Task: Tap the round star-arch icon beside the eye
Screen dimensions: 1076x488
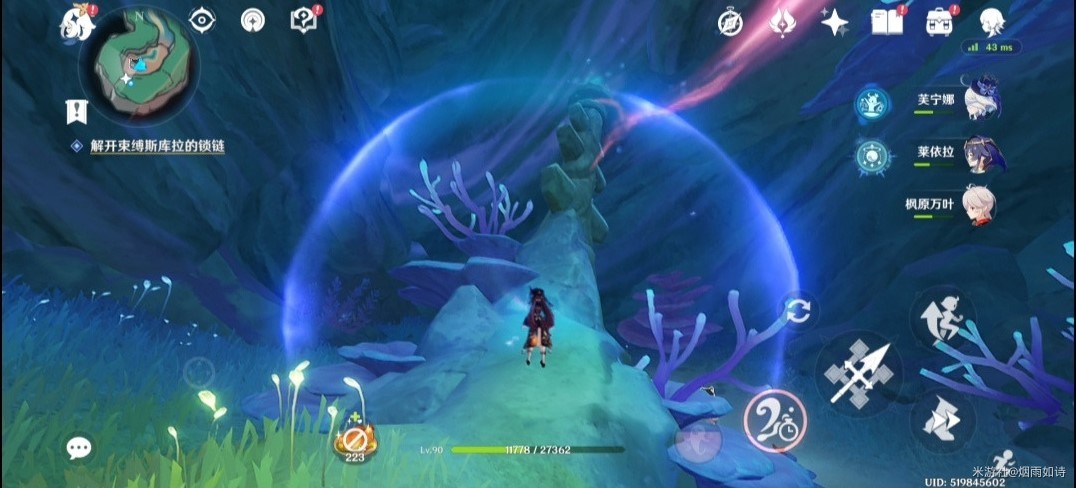Action: [x=253, y=20]
